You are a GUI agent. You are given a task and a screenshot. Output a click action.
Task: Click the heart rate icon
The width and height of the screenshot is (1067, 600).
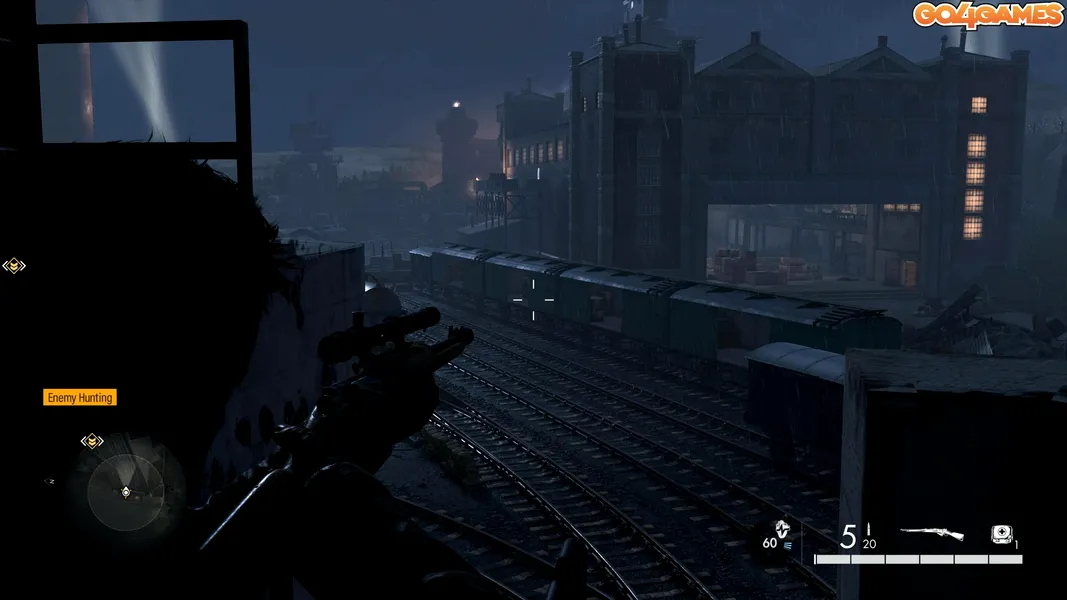(783, 530)
